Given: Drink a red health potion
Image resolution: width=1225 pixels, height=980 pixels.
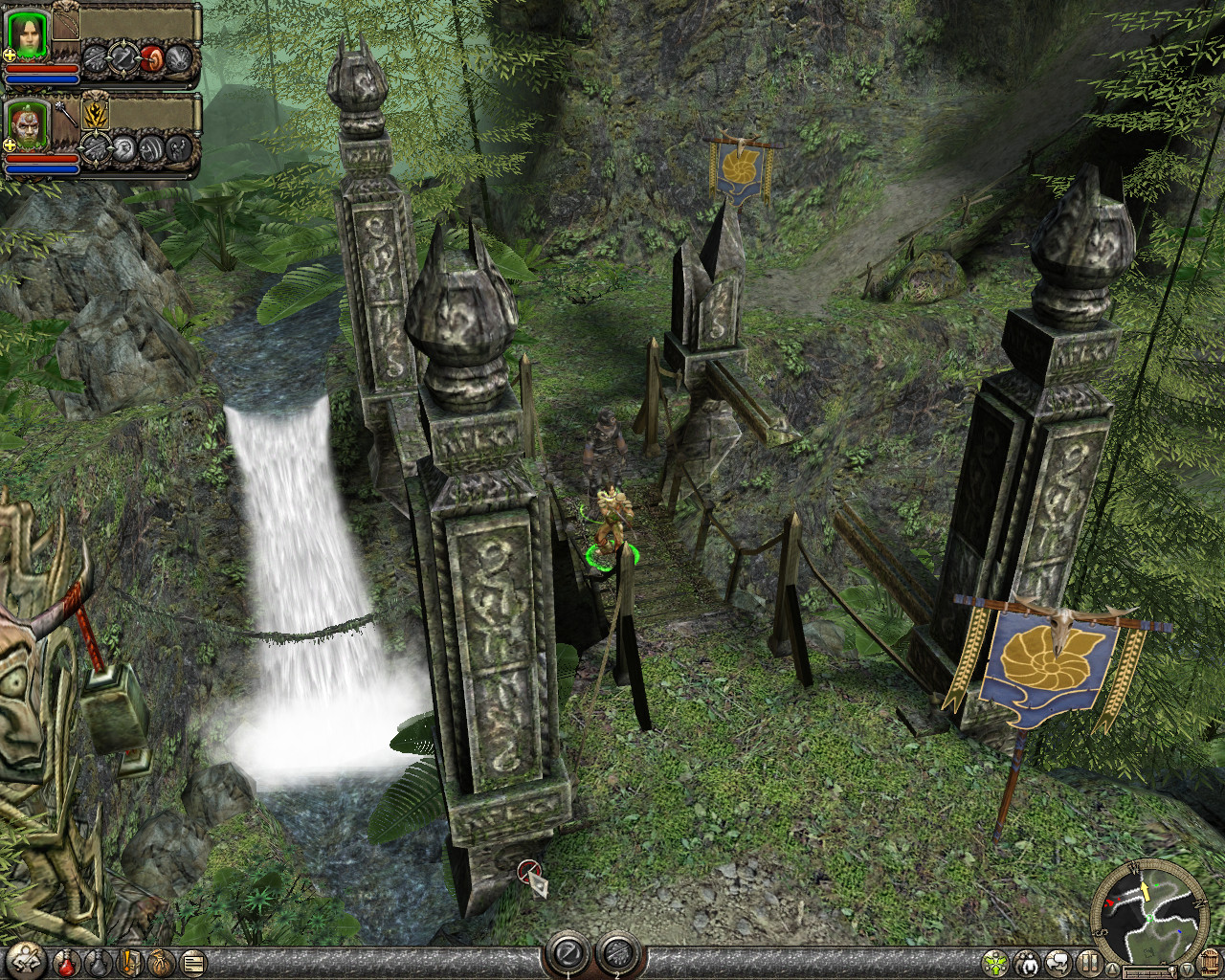Looking at the screenshot, I should point(65,962).
